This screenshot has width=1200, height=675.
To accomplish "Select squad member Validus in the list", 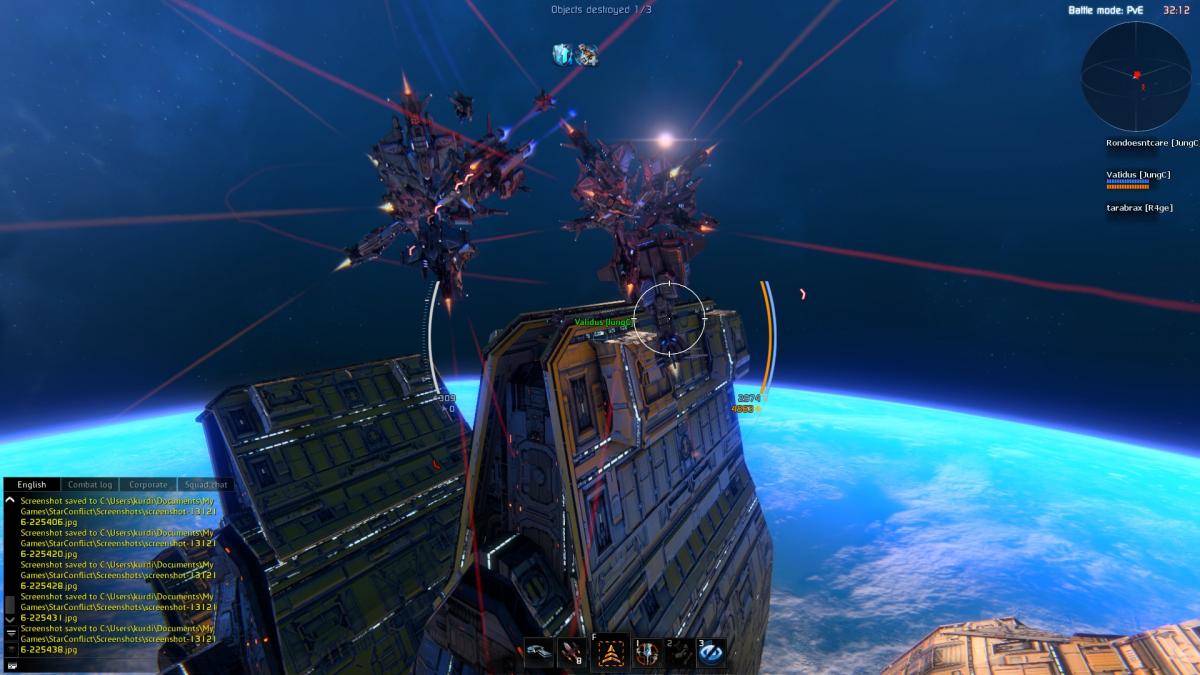I will pyautogui.click(x=1138, y=175).
